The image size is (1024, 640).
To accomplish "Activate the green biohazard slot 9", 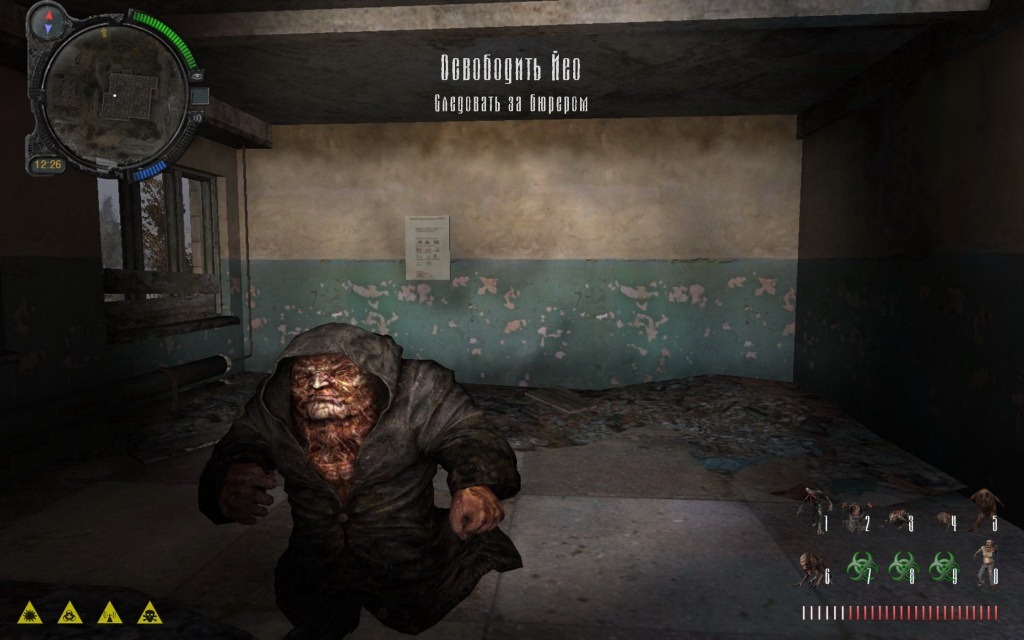I will (941, 567).
